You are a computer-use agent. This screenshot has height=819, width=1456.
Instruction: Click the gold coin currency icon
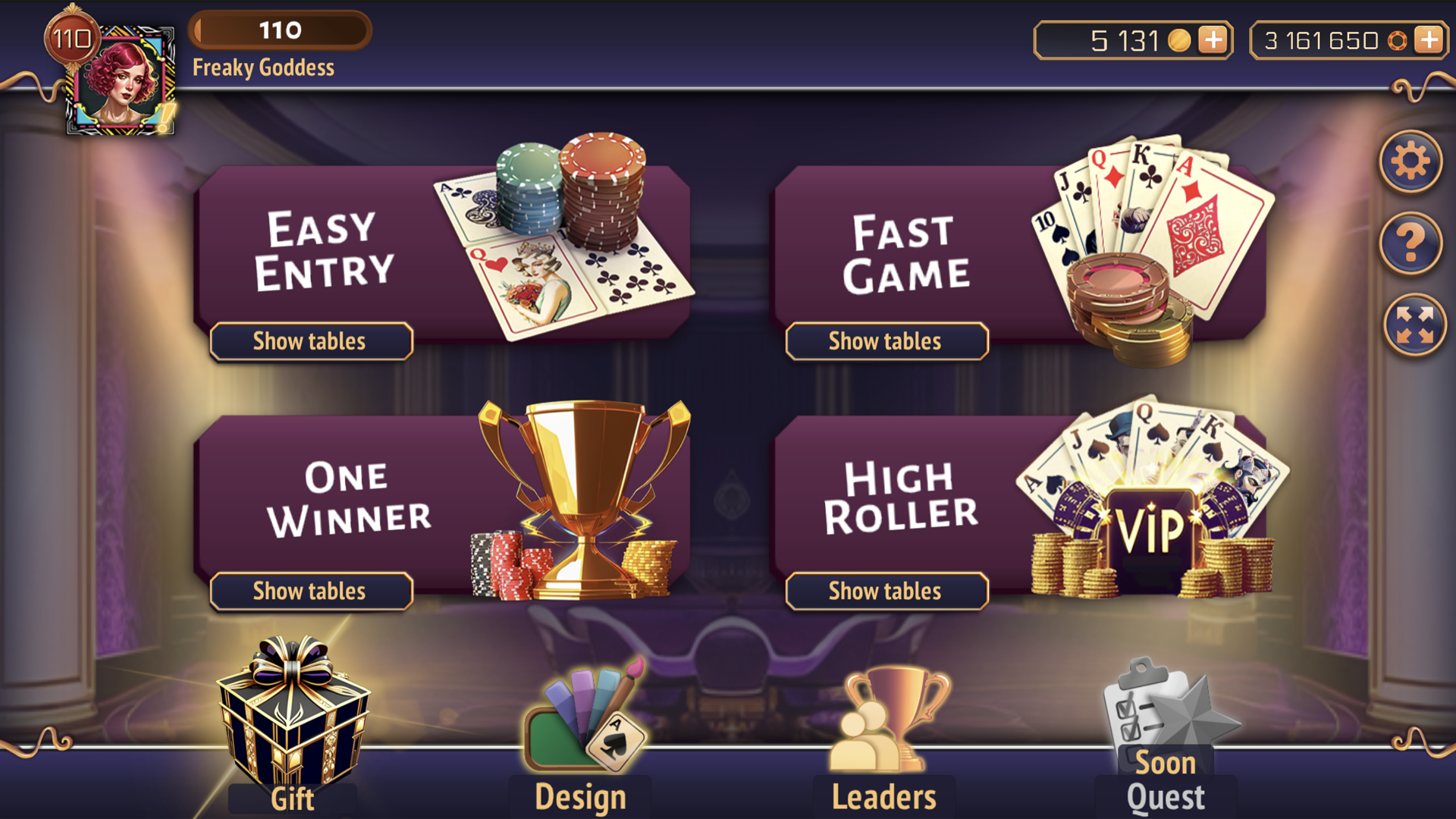click(1180, 39)
